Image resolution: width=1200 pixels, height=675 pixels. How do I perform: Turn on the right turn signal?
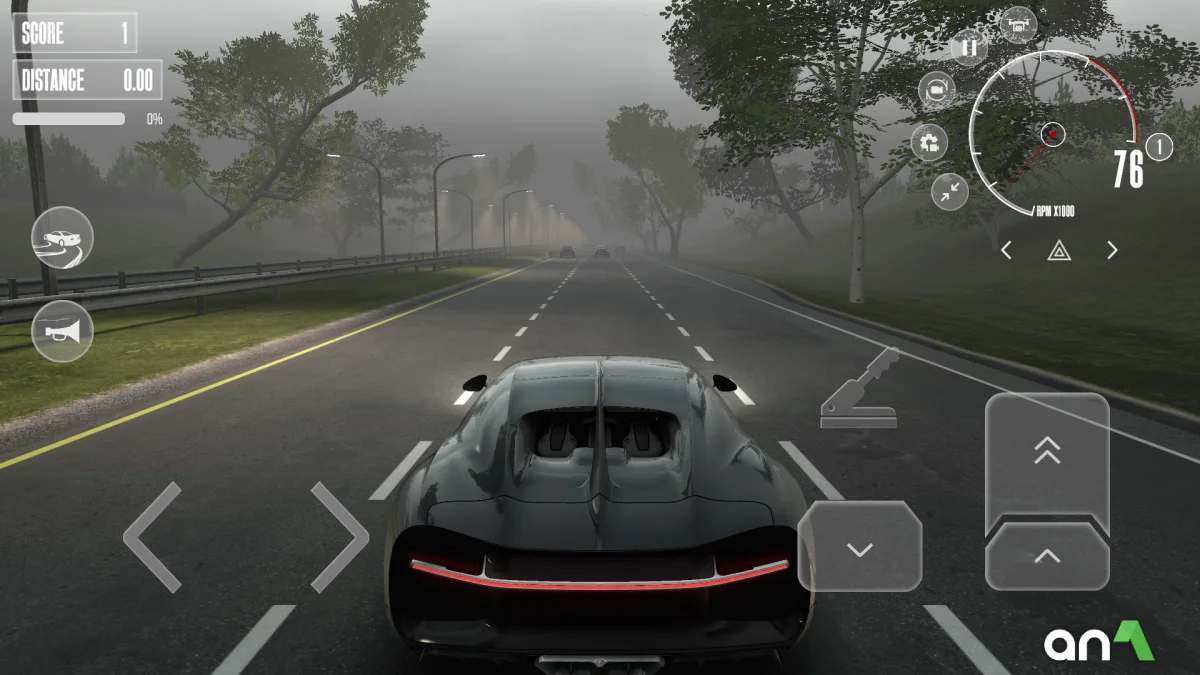[1112, 251]
